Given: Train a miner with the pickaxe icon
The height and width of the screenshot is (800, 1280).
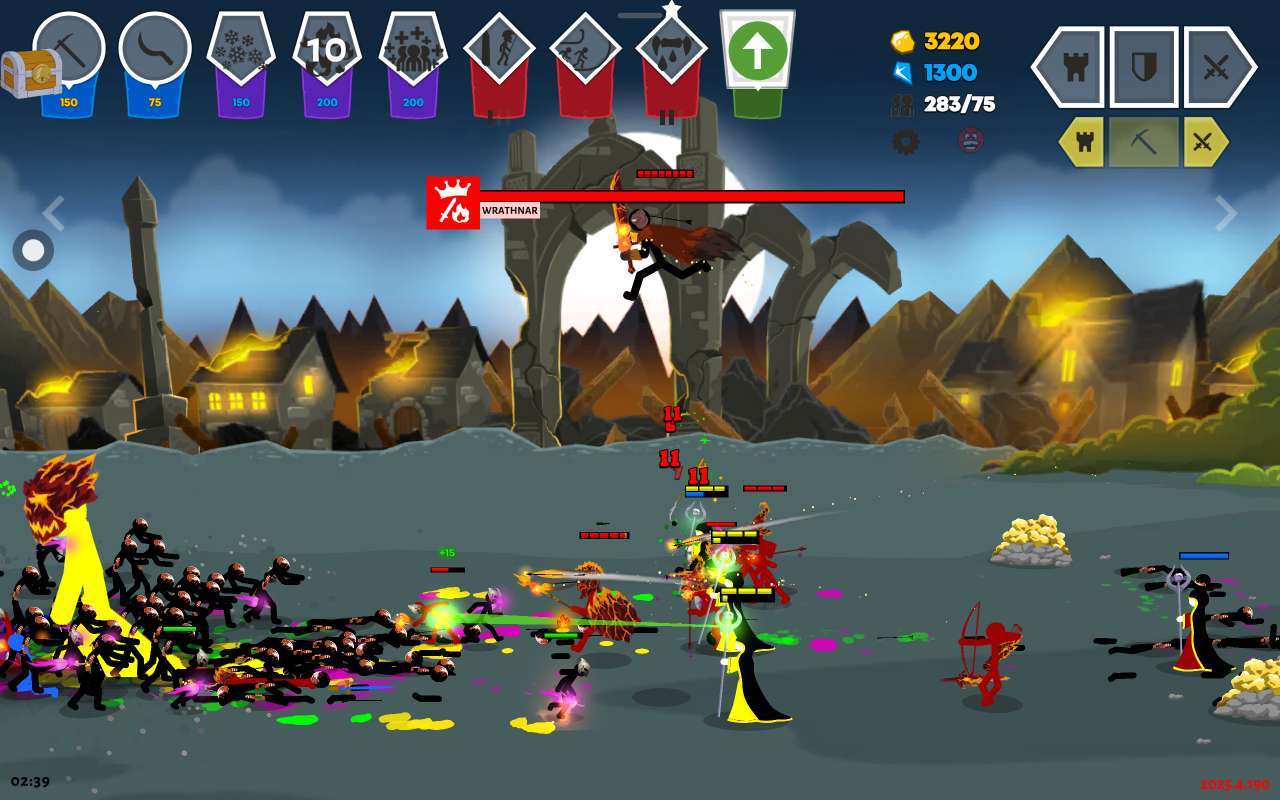Looking at the screenshot, I should pyautogui.click(x=68, y=50).
